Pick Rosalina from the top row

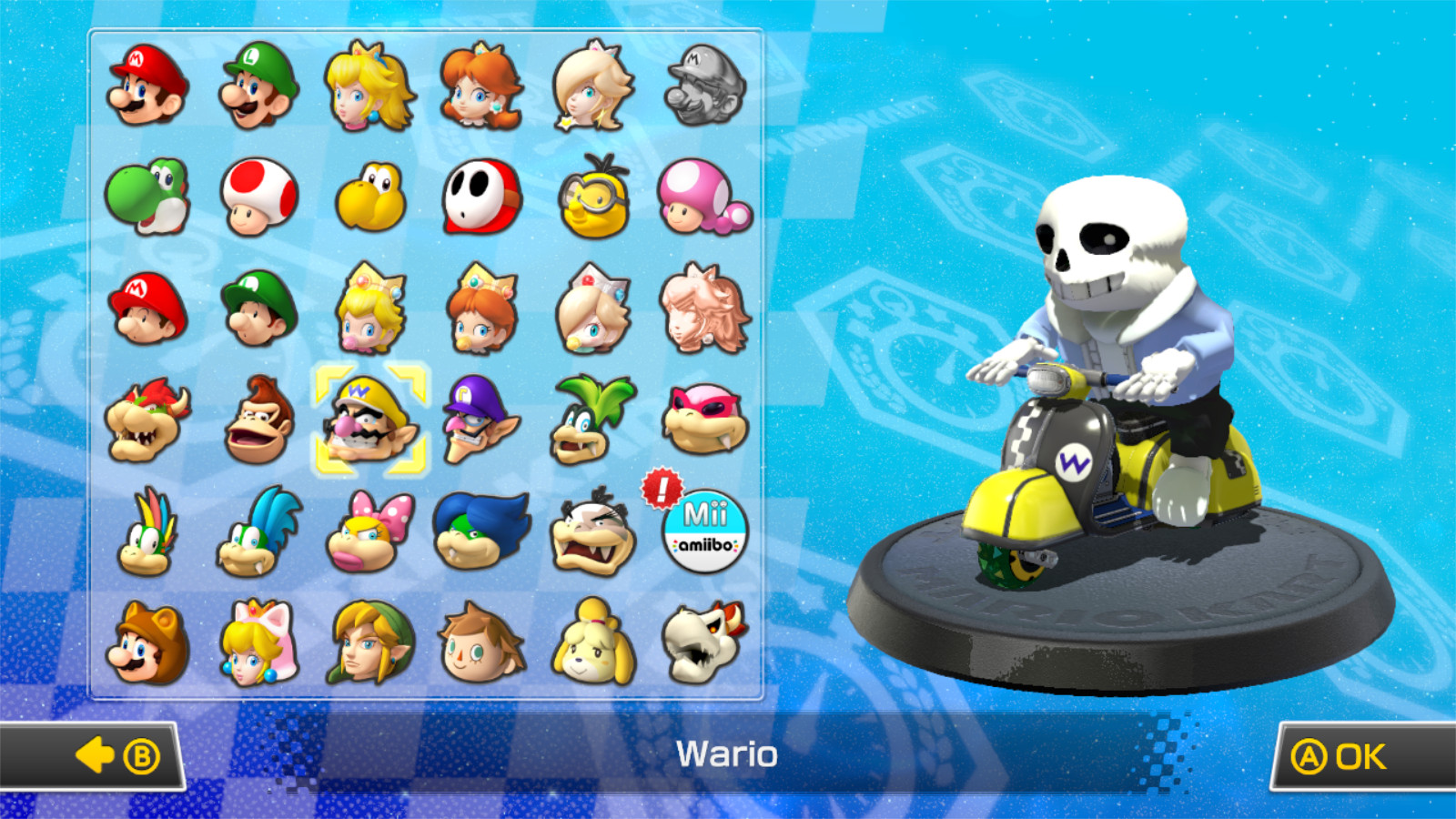pyautogui.click(x=592, y=89)
